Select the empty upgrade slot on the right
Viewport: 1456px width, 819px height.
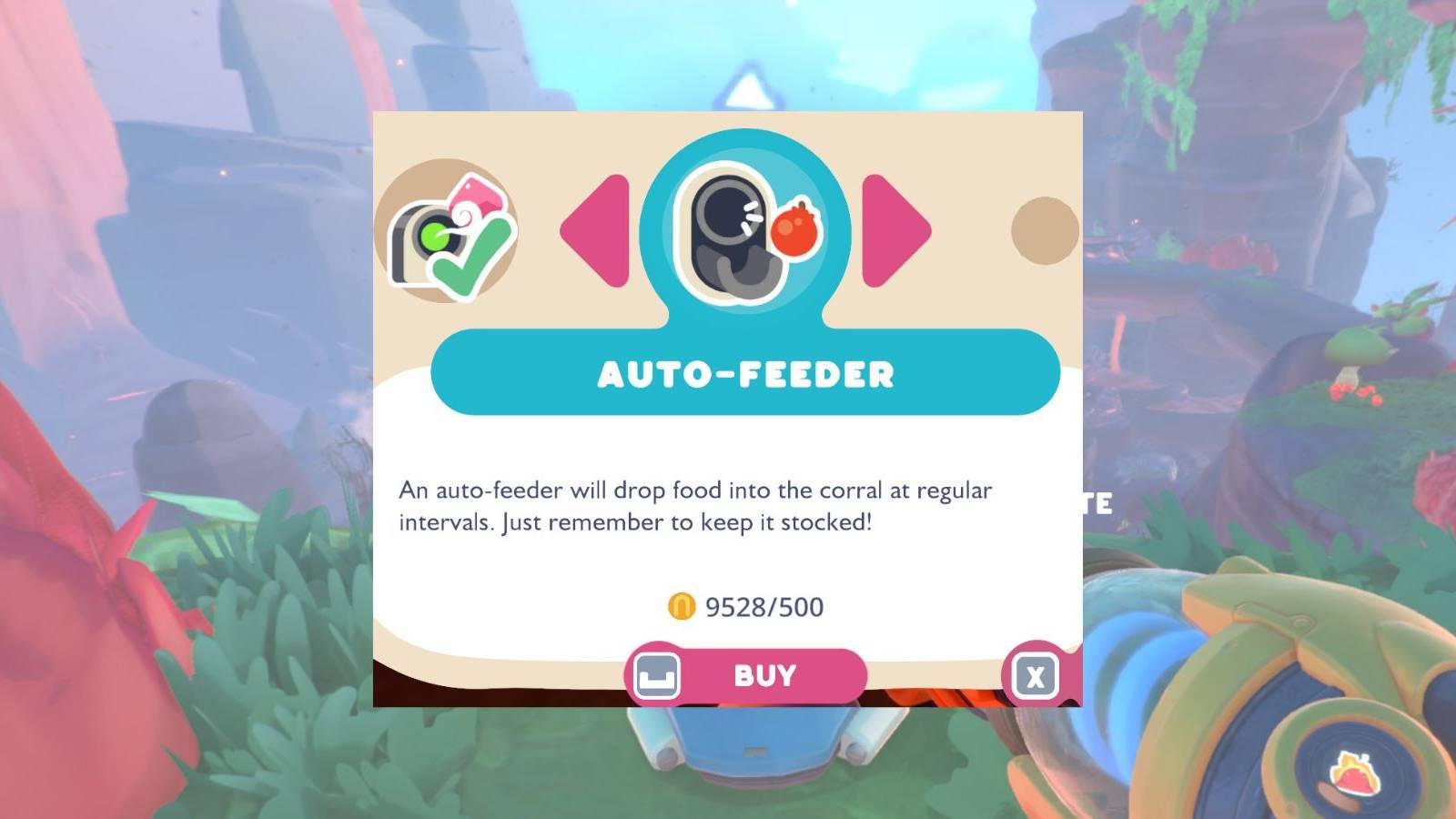pos(1045,232)
